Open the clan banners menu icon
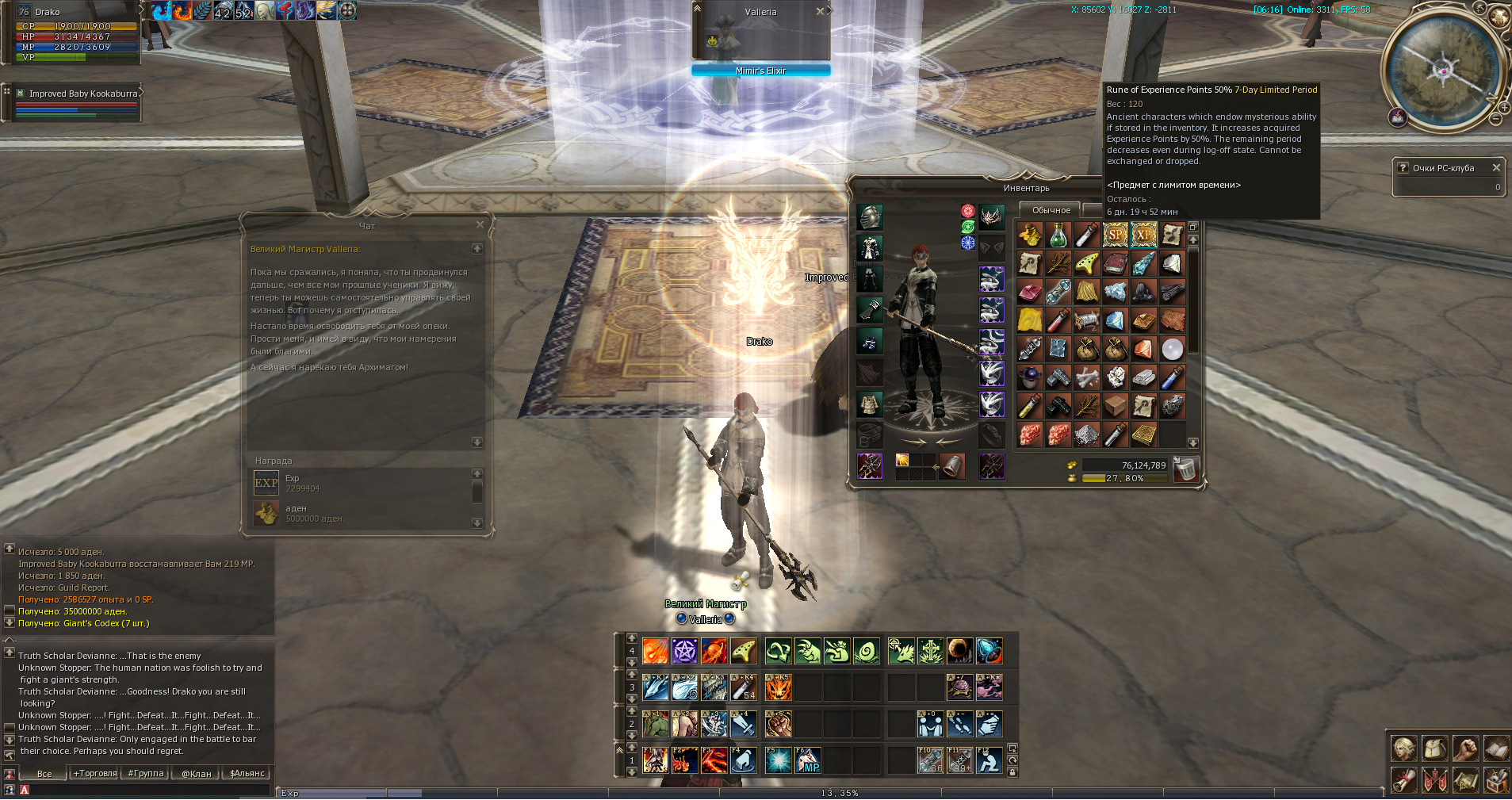Screen dimensions: 1512x800 pos(1434,780)
